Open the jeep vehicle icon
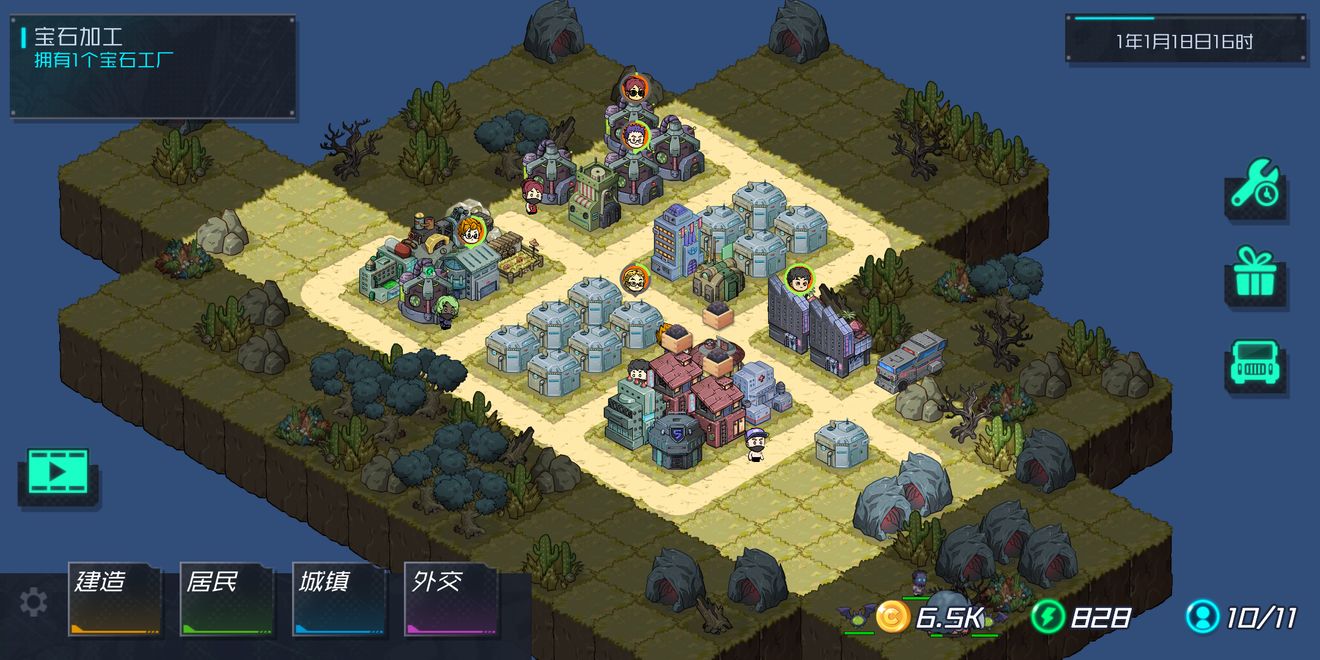Viewport: 1320px width, 660px height. coord(1254,365)
